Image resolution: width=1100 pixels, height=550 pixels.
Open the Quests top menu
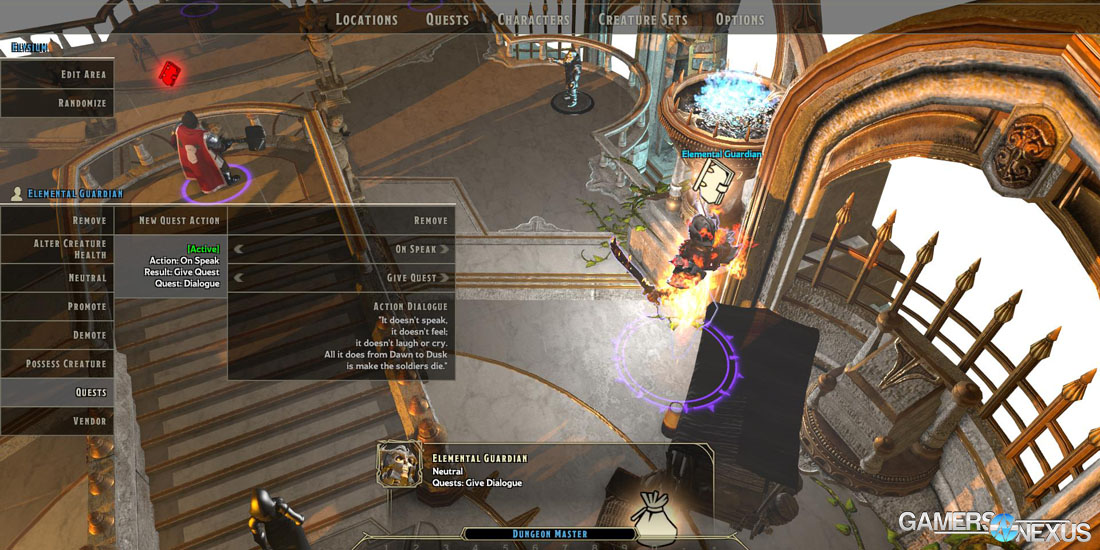[x=447, y=19]
